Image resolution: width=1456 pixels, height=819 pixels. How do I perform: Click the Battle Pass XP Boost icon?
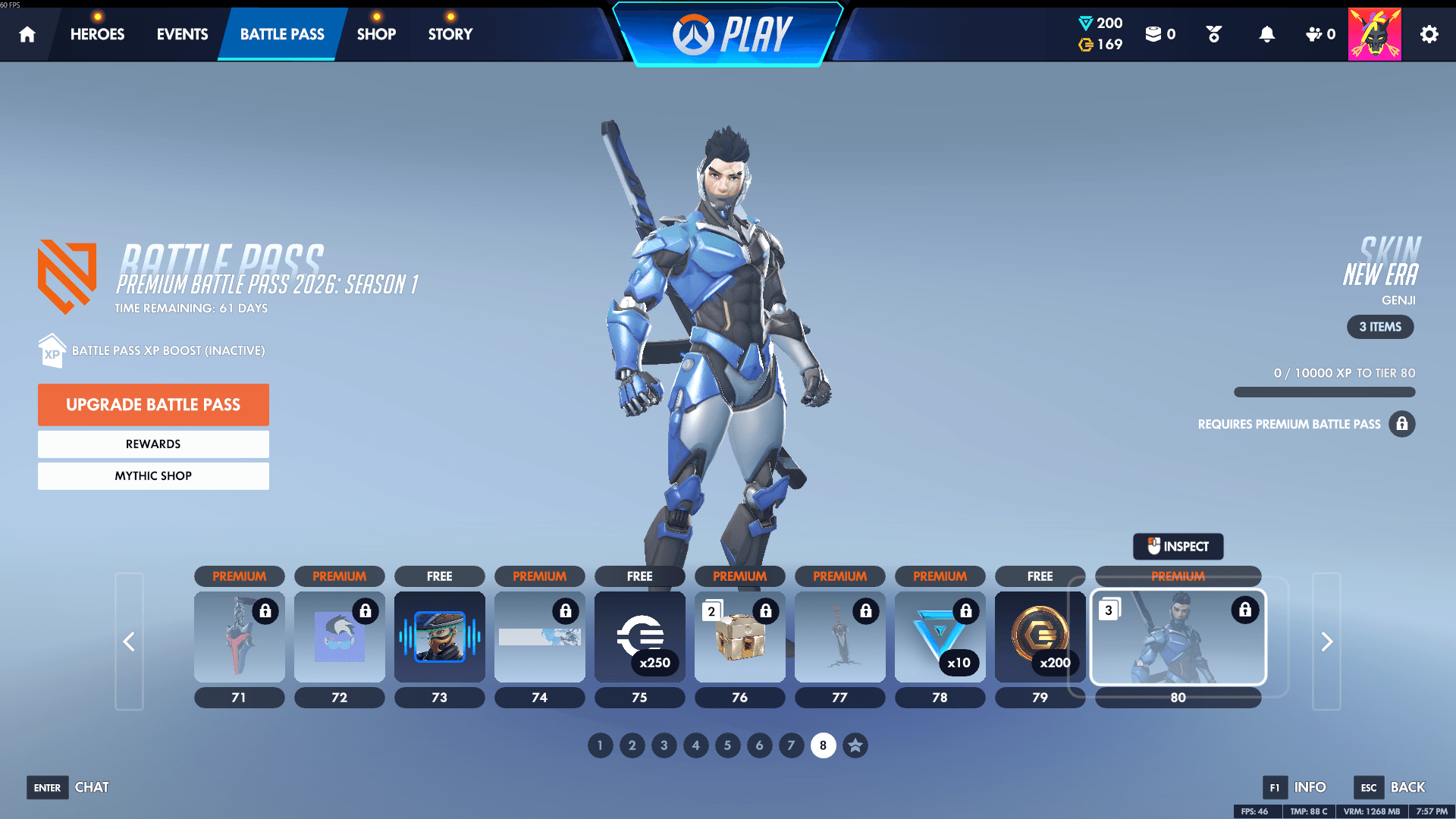pos(52,350)
